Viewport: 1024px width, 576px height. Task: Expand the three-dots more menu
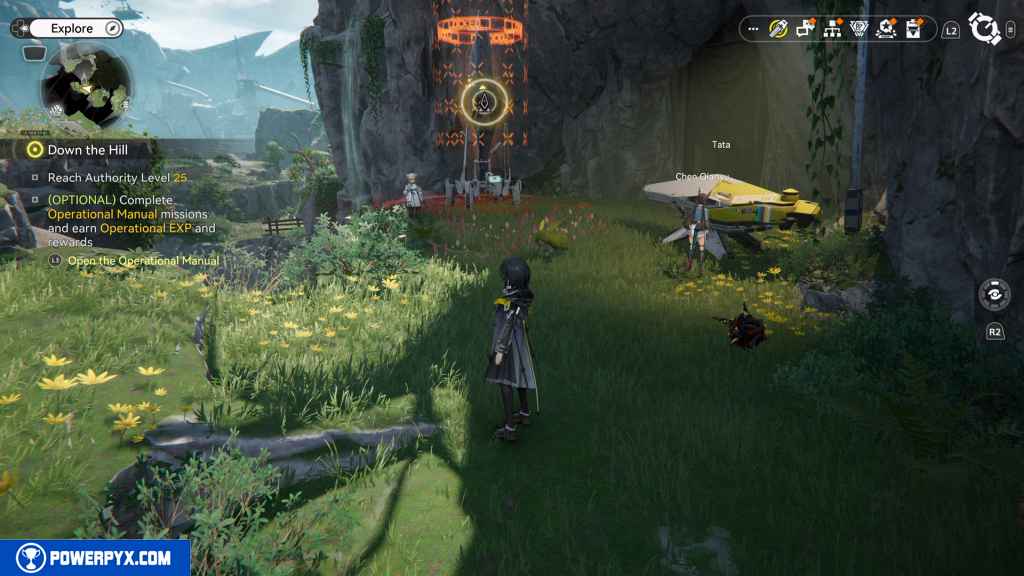click(x=753, y=29)
